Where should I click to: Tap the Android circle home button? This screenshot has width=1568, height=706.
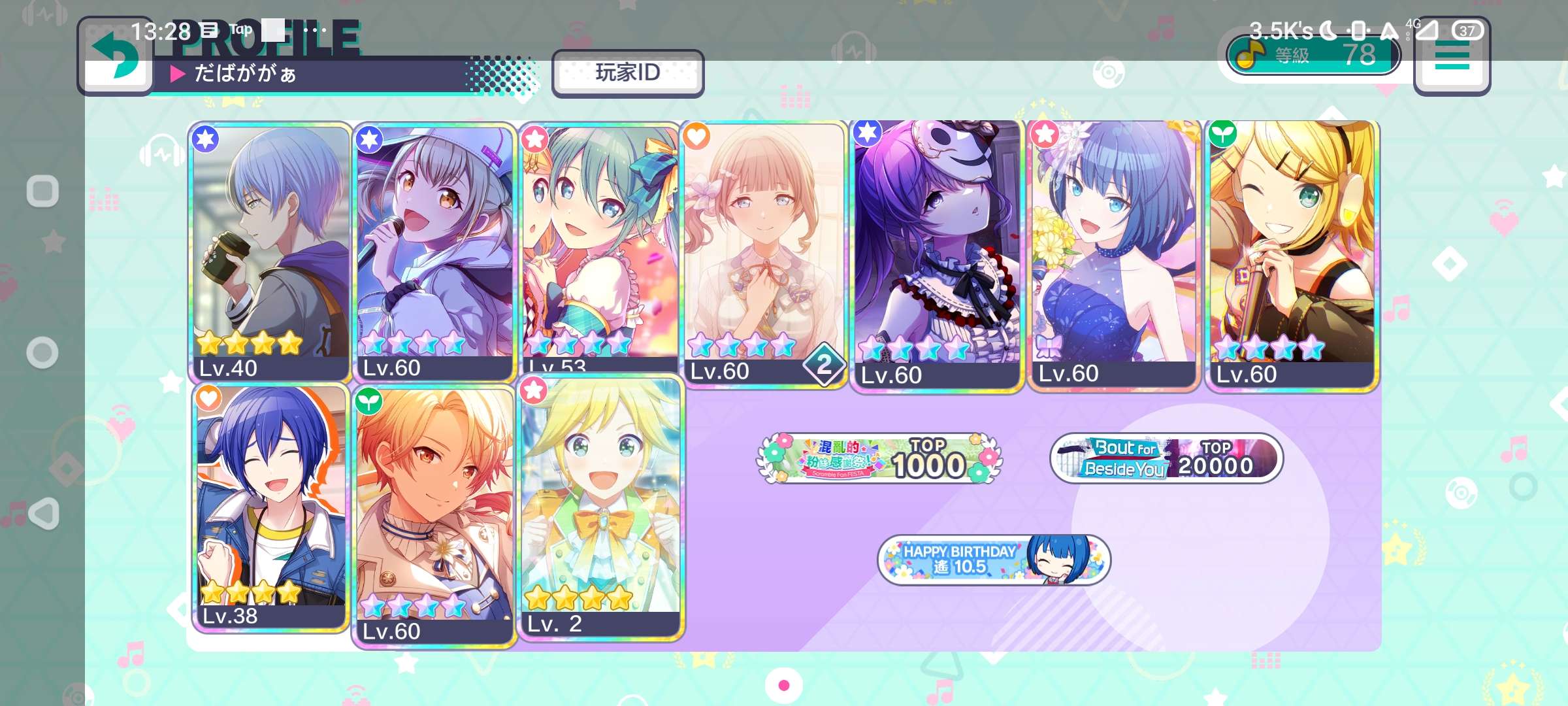click(42, 353)
